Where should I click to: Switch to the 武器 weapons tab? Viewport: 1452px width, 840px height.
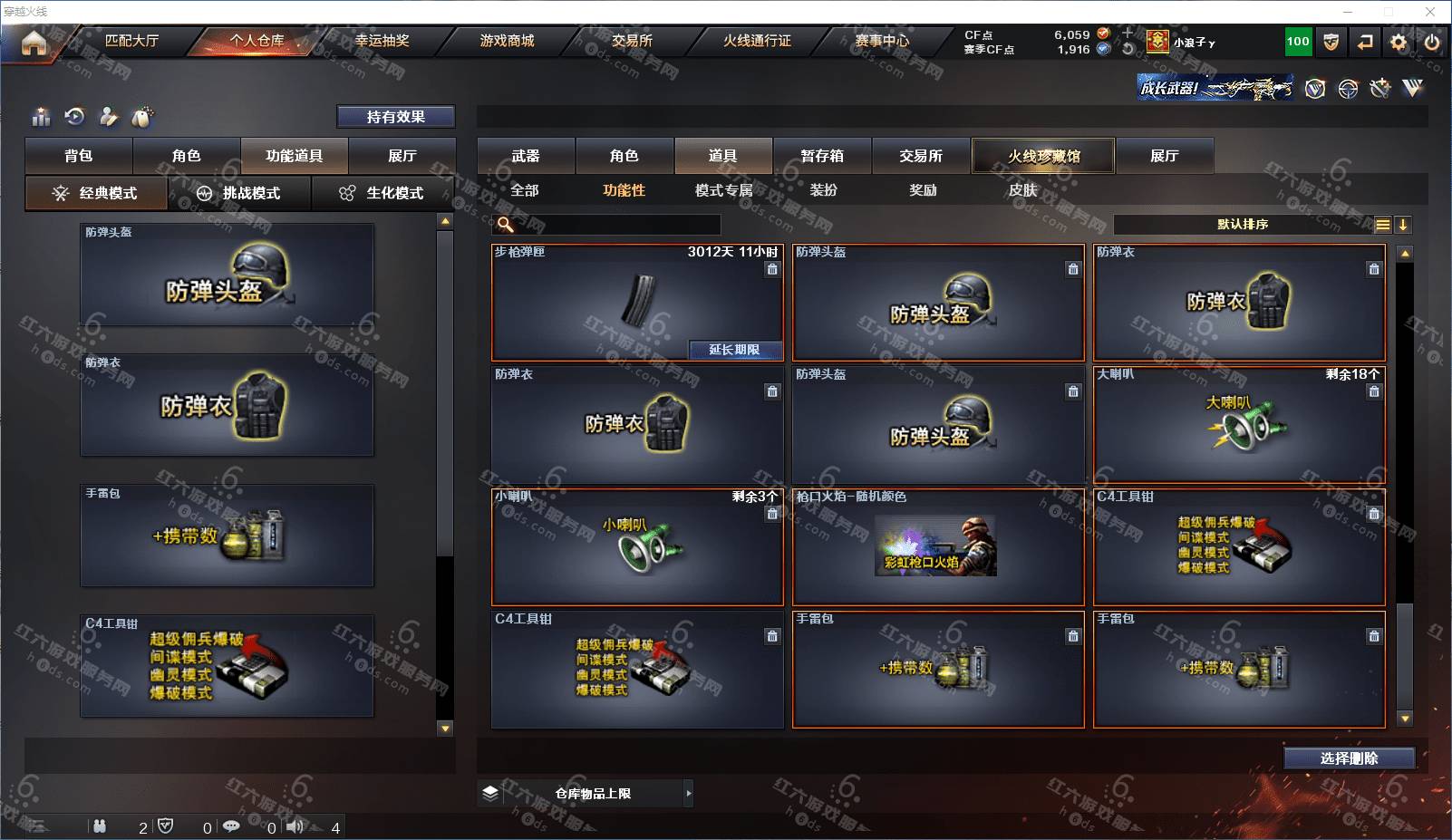pos(526,156)
